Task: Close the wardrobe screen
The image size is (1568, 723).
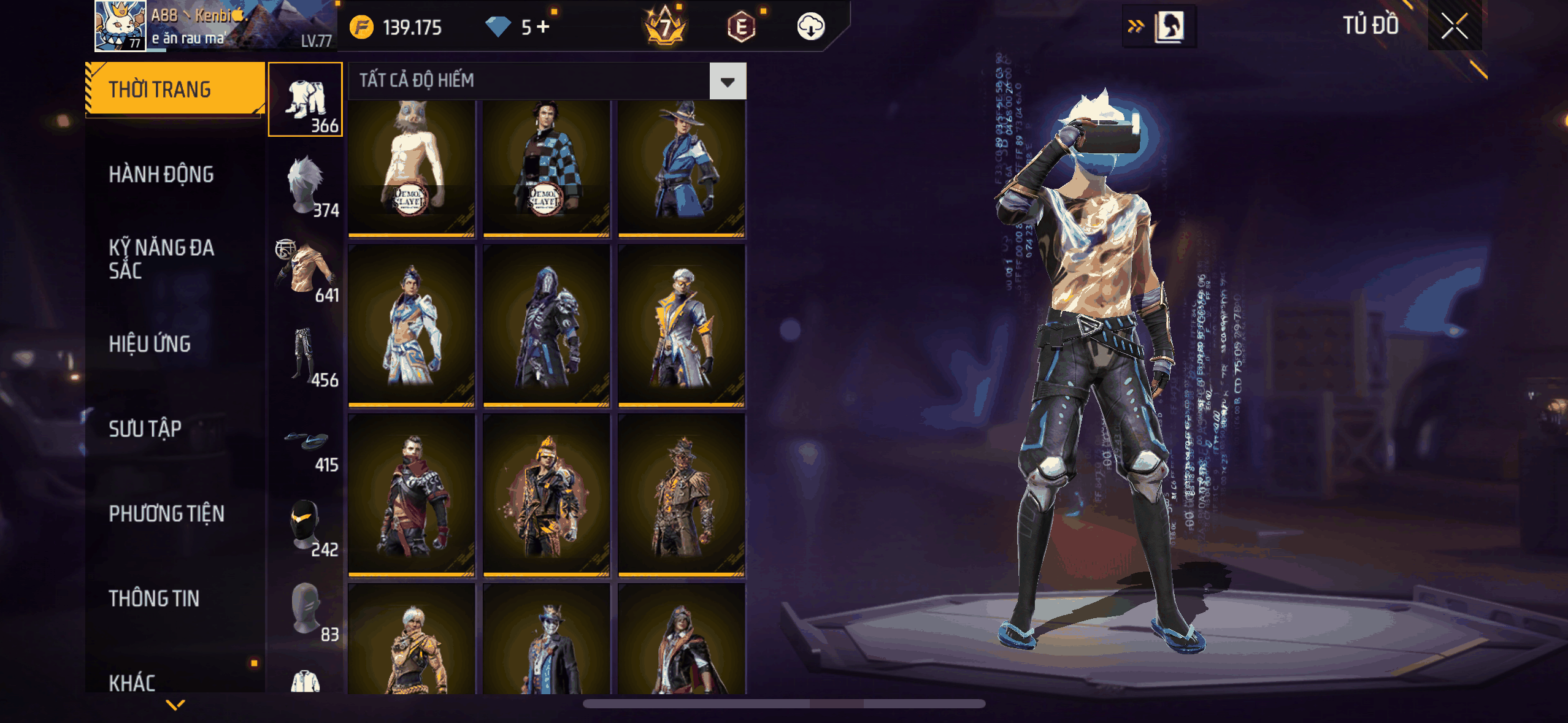Action: click(1454, 27)
